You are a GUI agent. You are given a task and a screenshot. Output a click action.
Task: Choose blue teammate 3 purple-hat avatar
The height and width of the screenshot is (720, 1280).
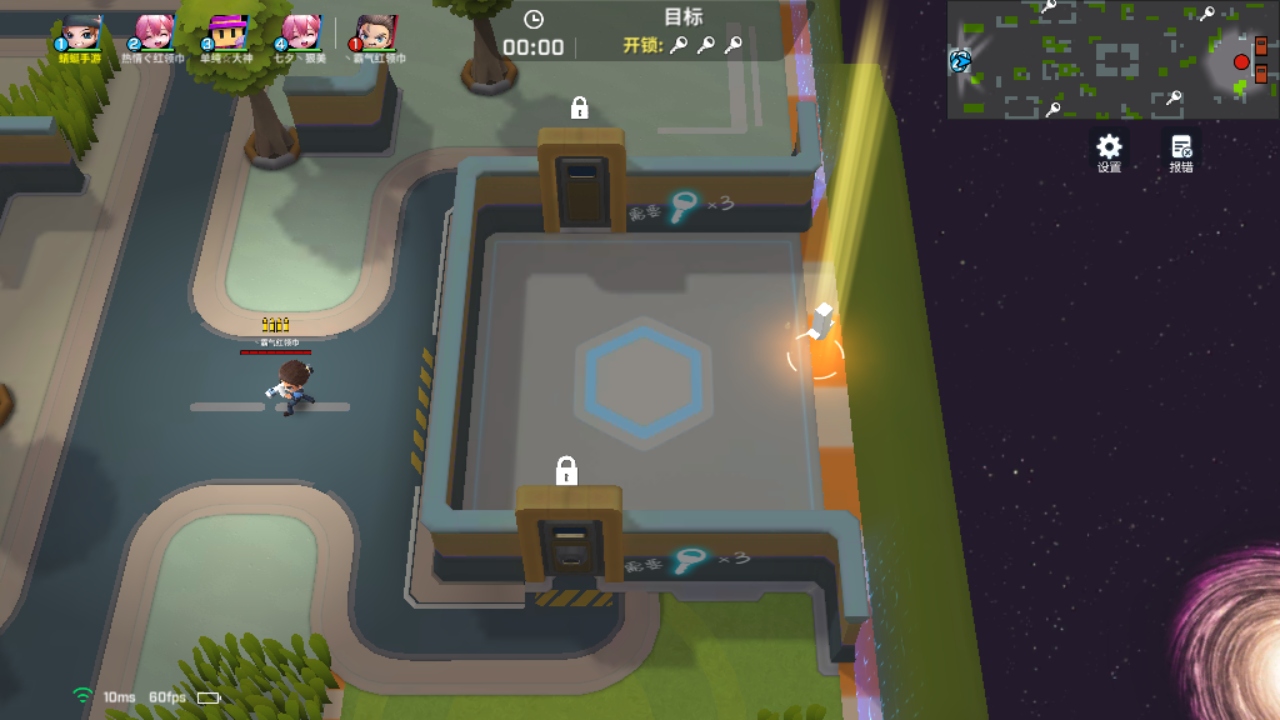coord(227,34)
